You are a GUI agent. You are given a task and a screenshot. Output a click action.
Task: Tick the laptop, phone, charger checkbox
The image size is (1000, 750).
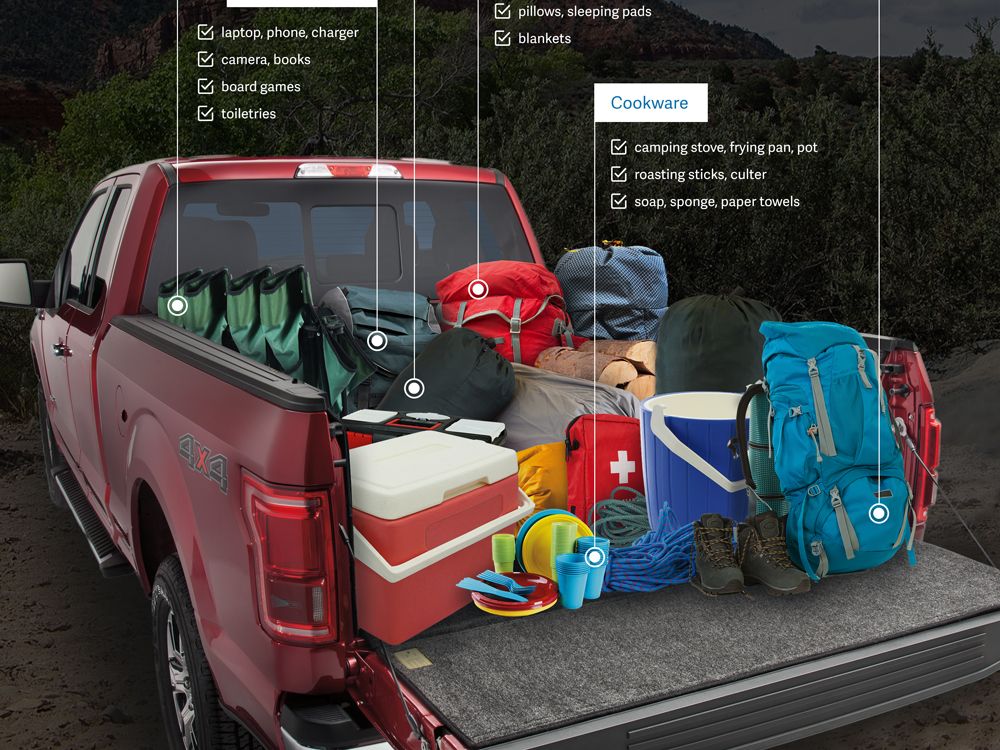[x=206, y=33]
